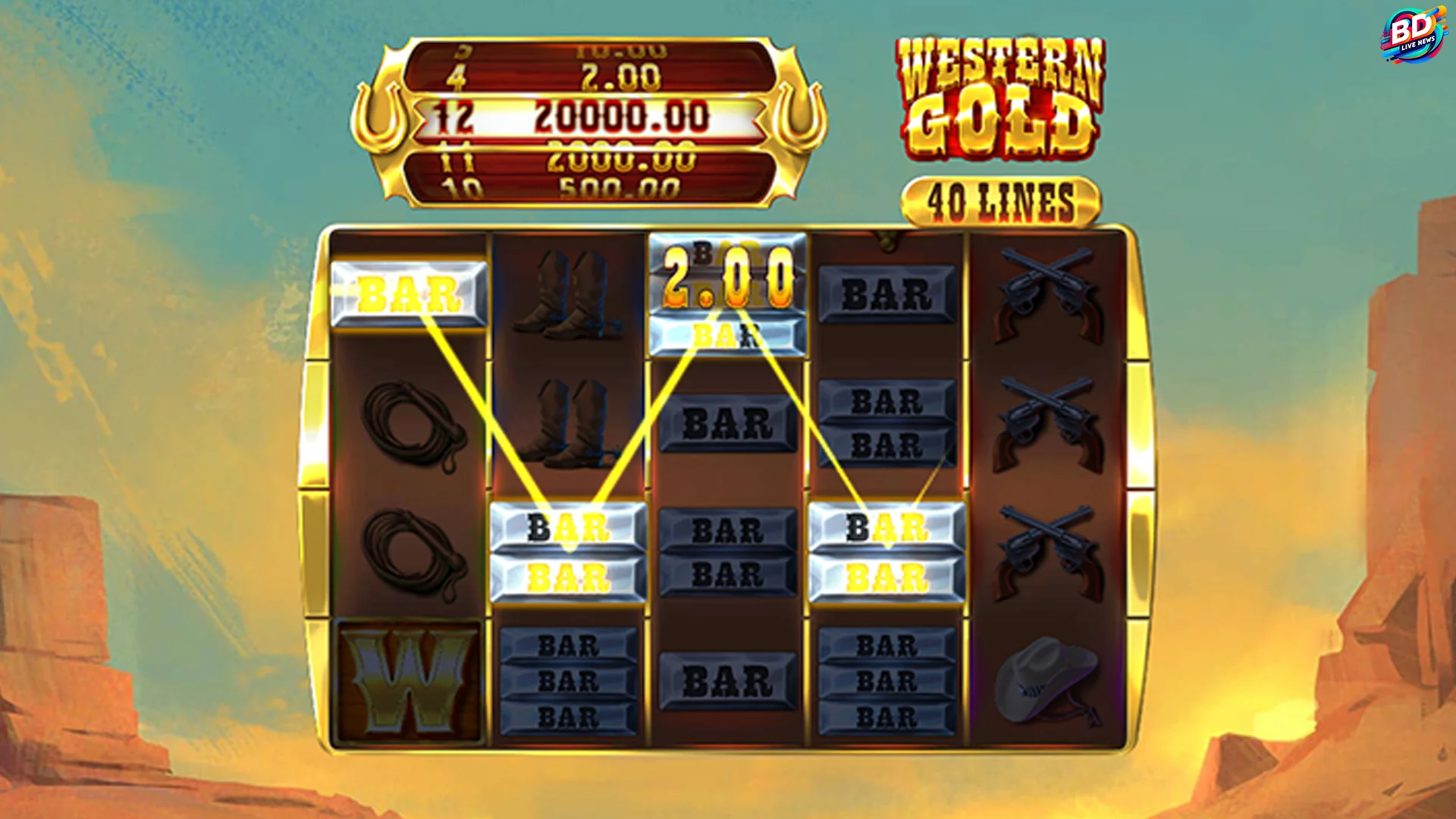Click the BD Live News logo

pos(1413,33)
